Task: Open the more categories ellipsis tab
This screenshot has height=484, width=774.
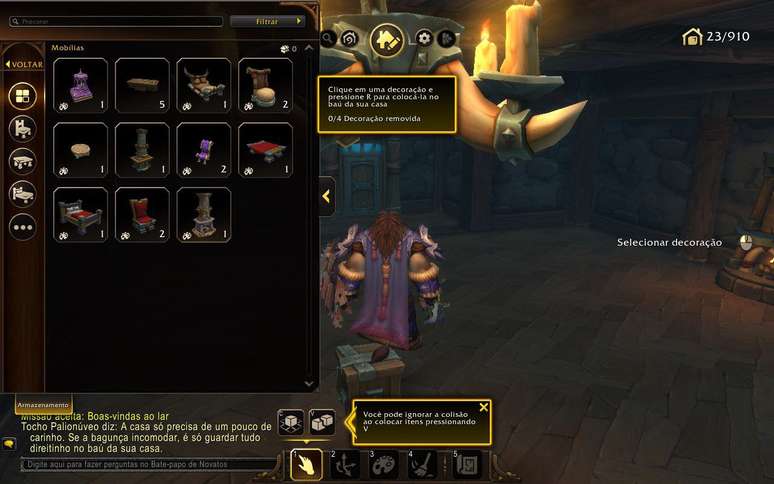Action: (x=23, y=226)
